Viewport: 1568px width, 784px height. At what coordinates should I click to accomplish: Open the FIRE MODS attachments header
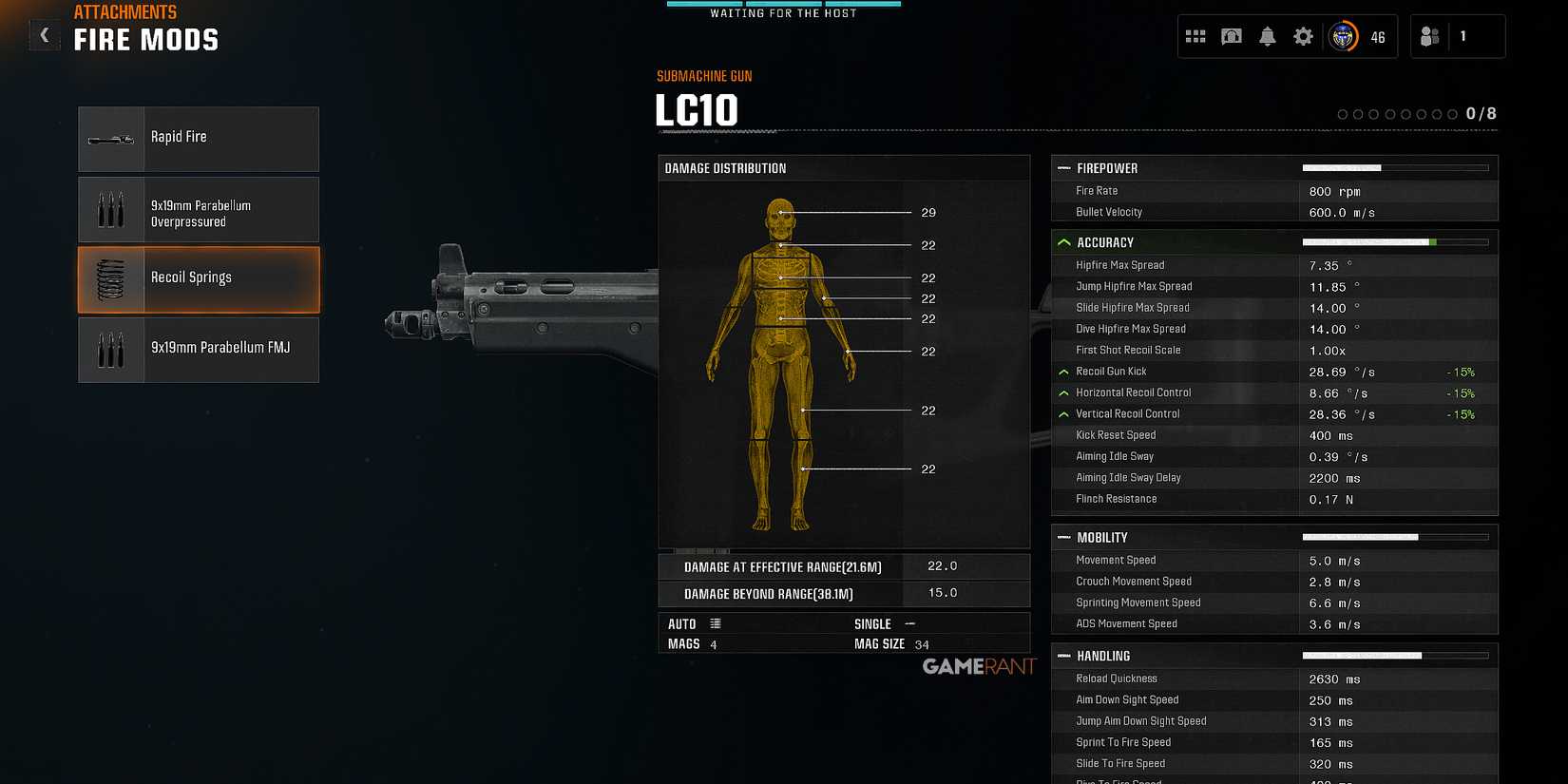click(146, 39)
